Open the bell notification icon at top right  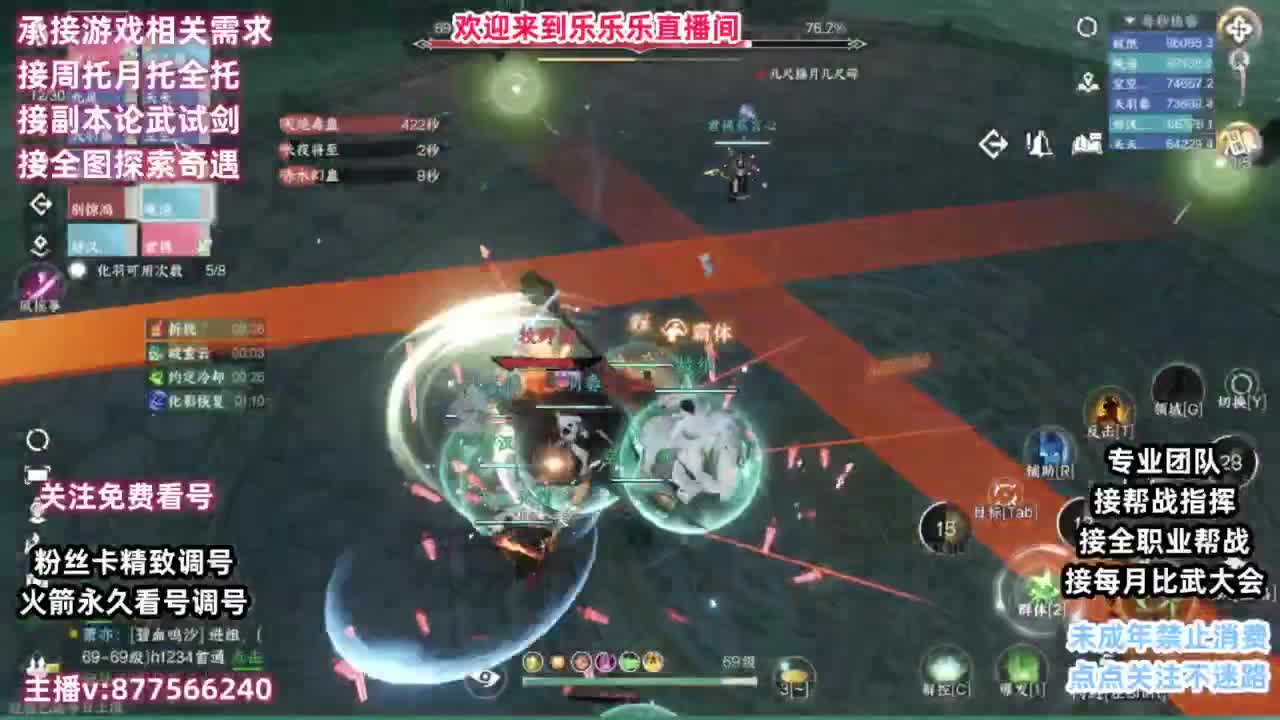[x=1039, y=143]
